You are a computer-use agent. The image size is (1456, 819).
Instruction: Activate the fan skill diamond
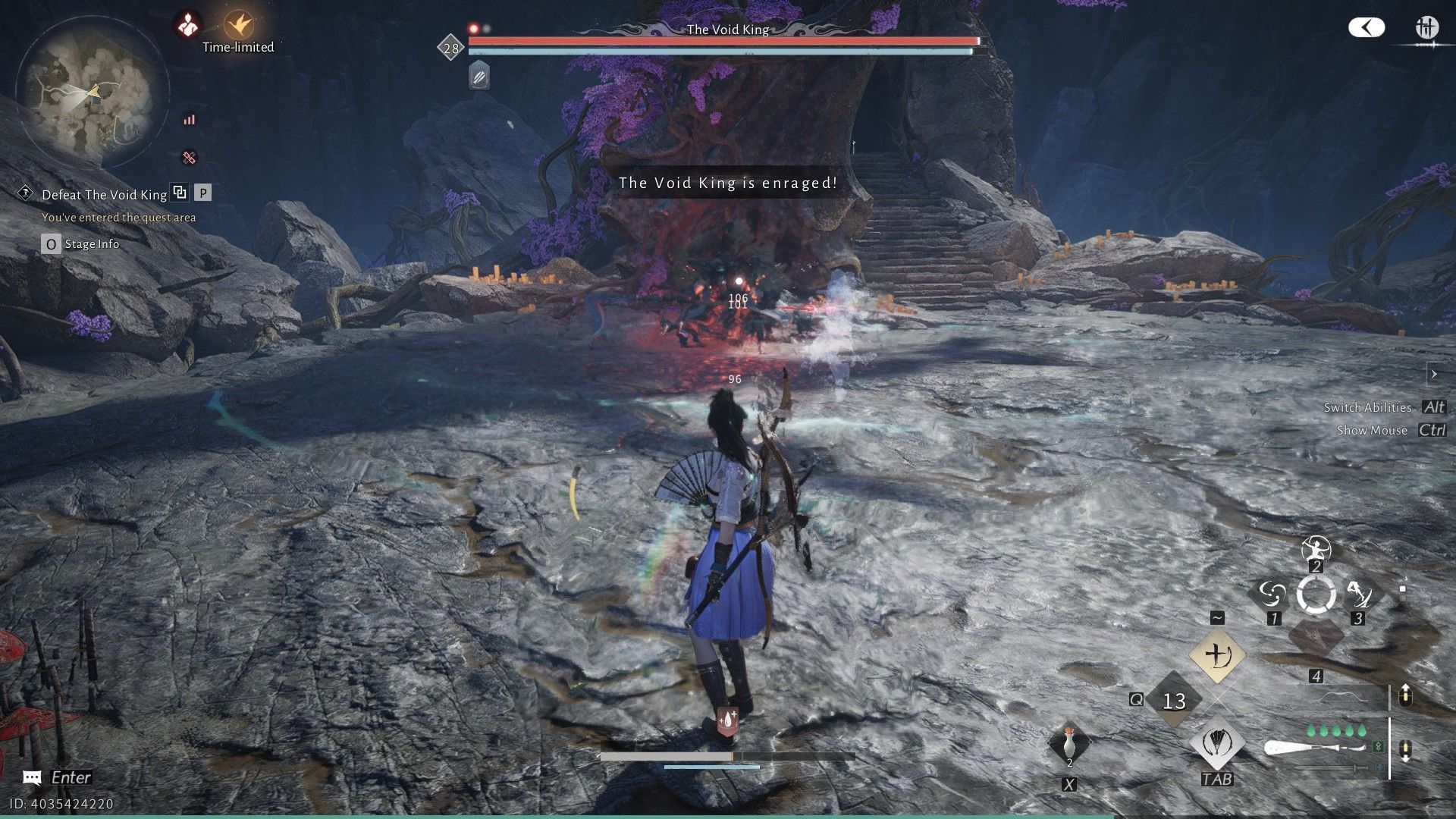(1217, 743)
